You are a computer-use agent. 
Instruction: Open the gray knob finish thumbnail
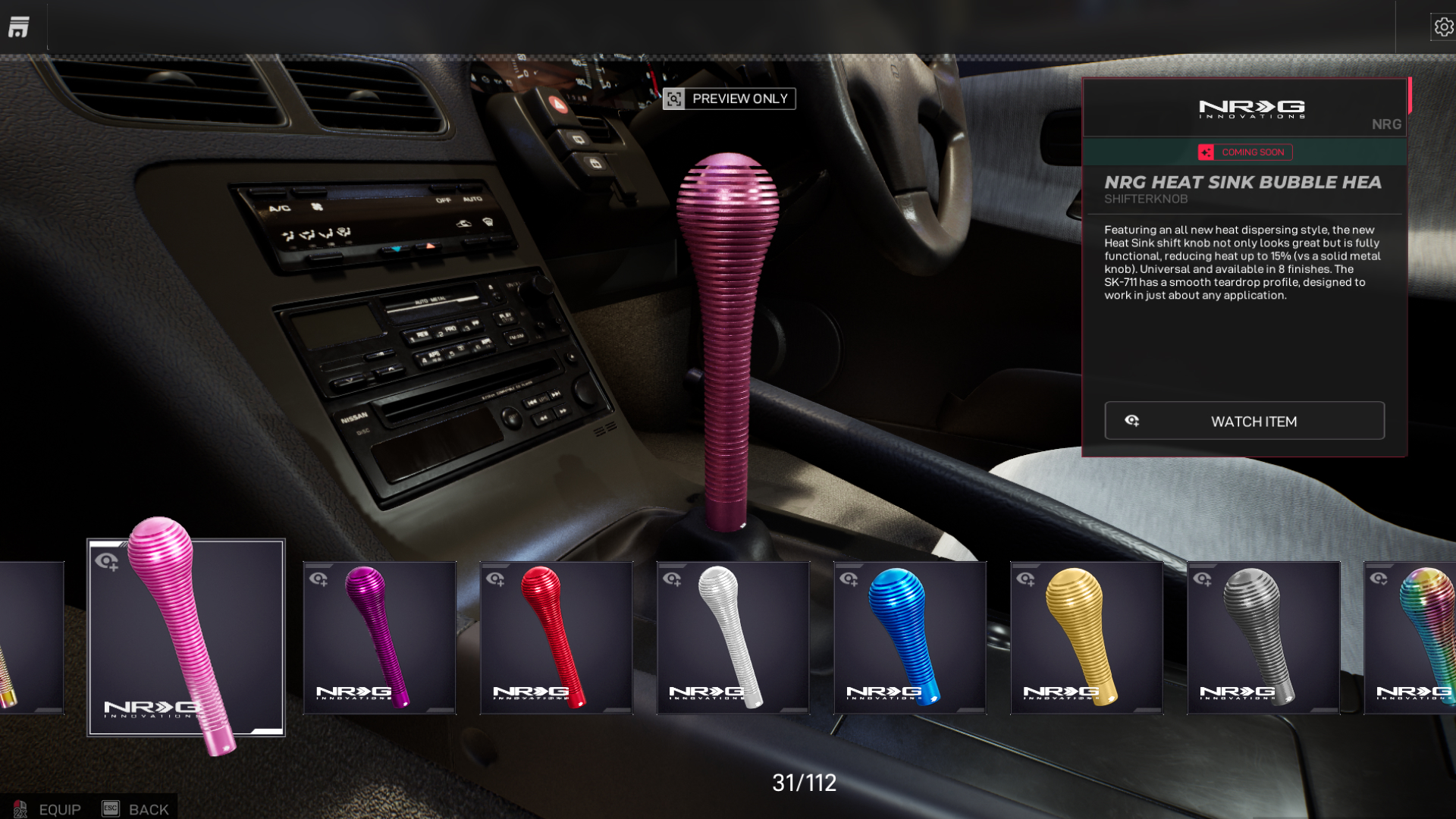click(x=1263, y=637)
